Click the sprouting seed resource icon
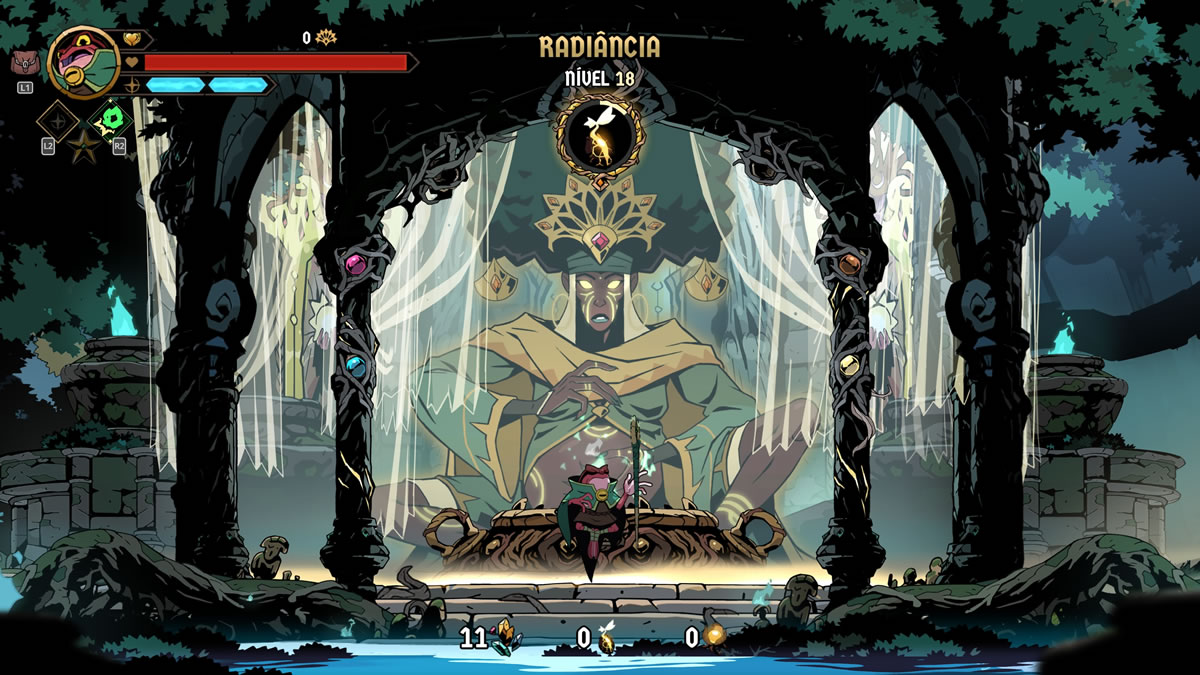 coord(607,639)
